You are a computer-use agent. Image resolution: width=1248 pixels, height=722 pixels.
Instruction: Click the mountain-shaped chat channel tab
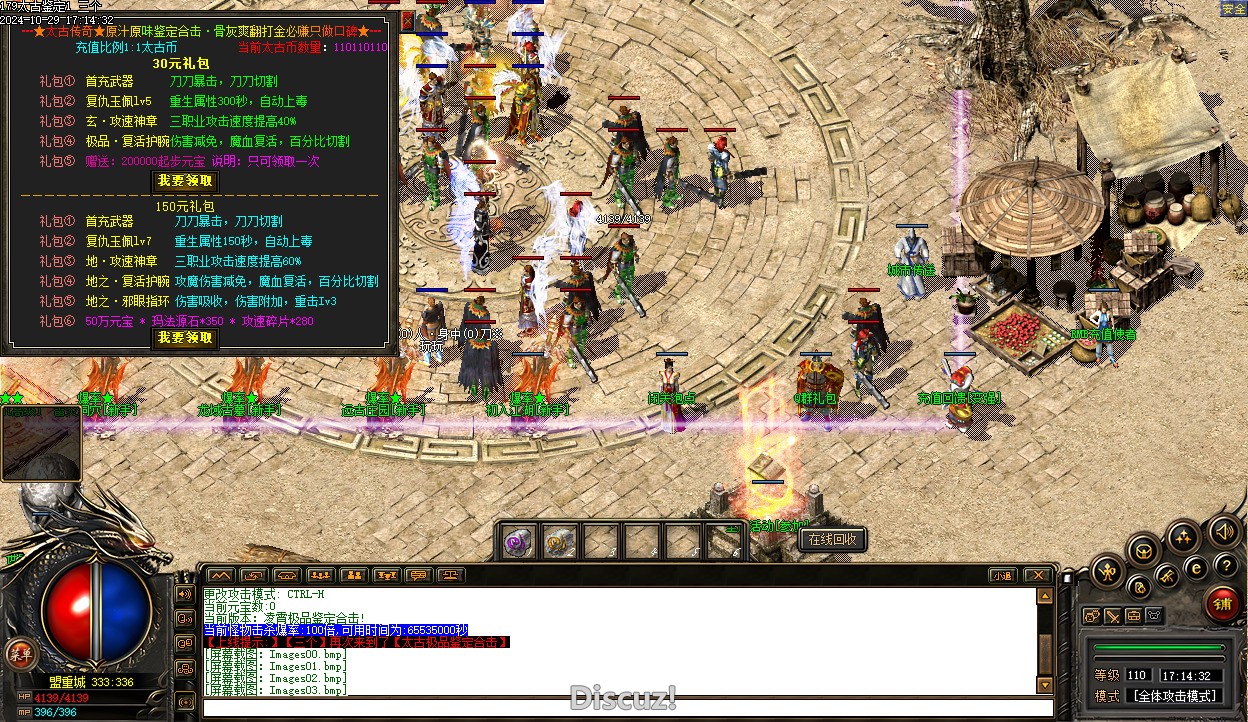click(220, 576)
